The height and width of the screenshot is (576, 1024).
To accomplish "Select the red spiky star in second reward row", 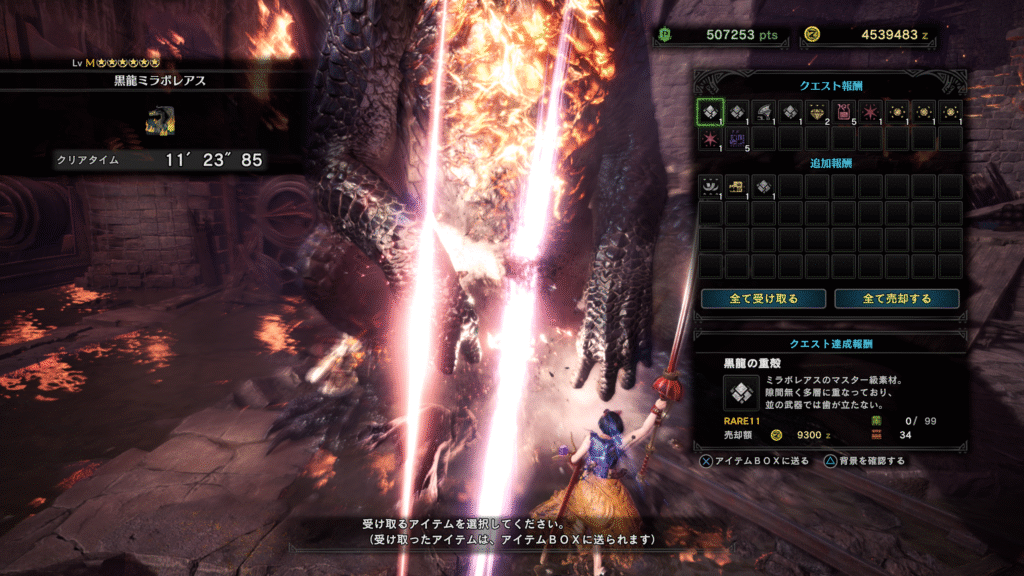I will click(x=710, y=138).
